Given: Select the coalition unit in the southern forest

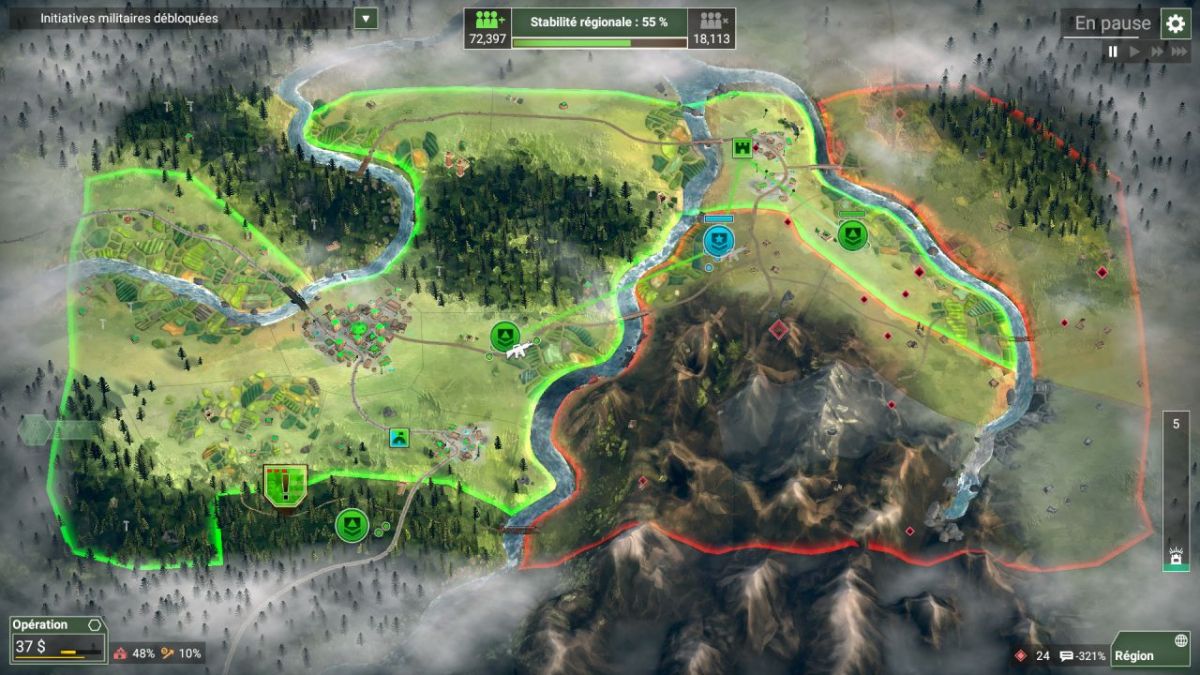Looking at the screenshot, I should 351,524.
